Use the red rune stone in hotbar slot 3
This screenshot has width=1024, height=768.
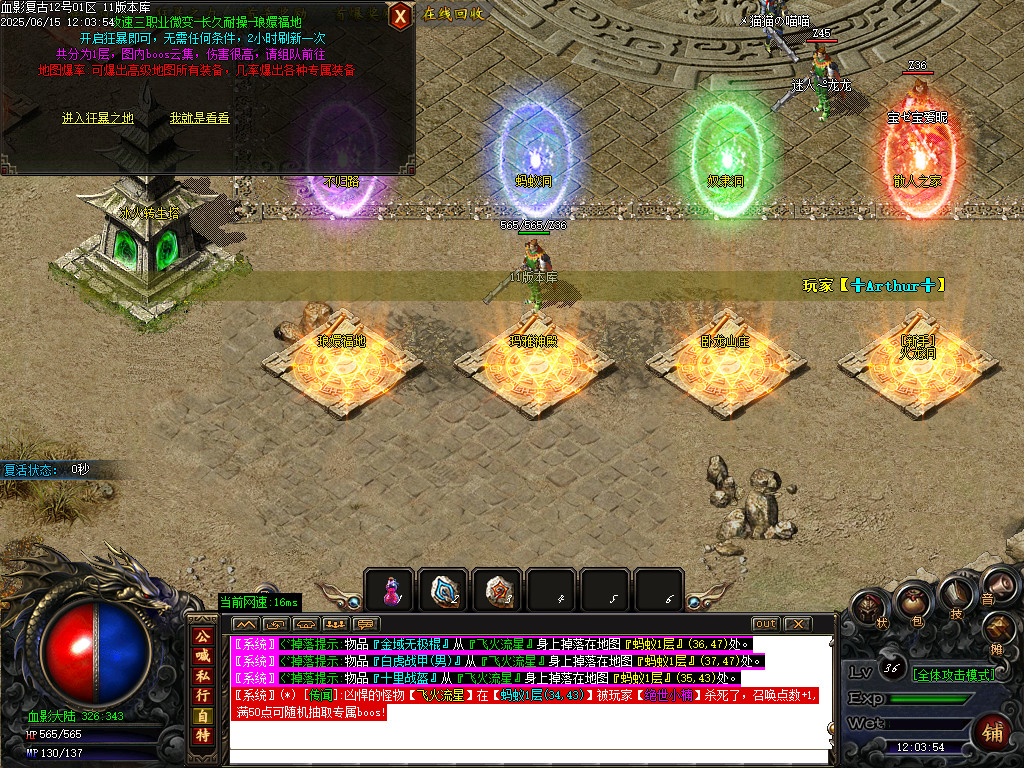[497, 591]
